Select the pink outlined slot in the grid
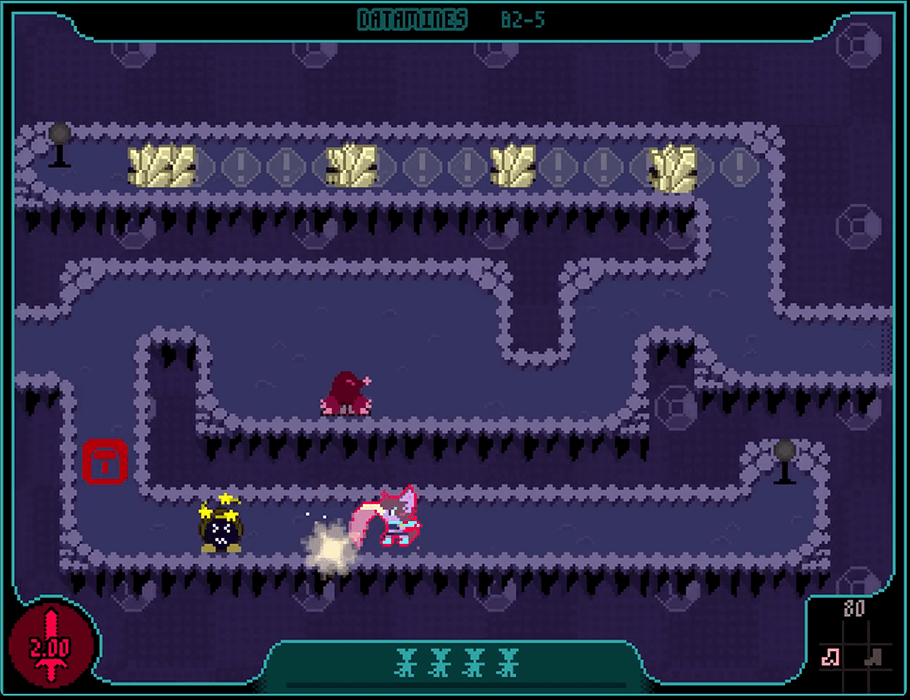Screen dimensions: 910x700 (830, 656)
